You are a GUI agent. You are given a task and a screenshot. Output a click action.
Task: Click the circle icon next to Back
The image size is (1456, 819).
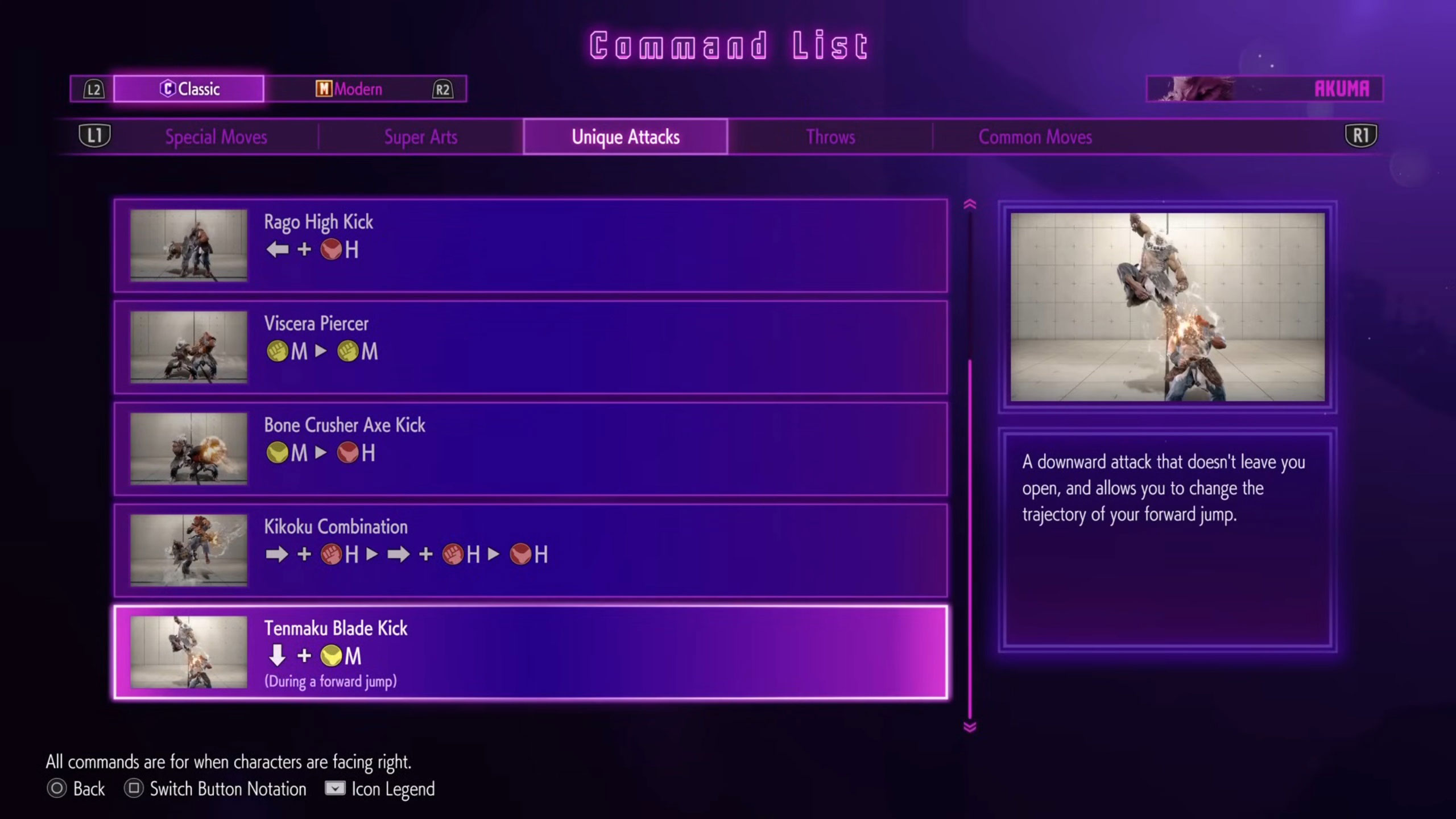coord(56,788)
